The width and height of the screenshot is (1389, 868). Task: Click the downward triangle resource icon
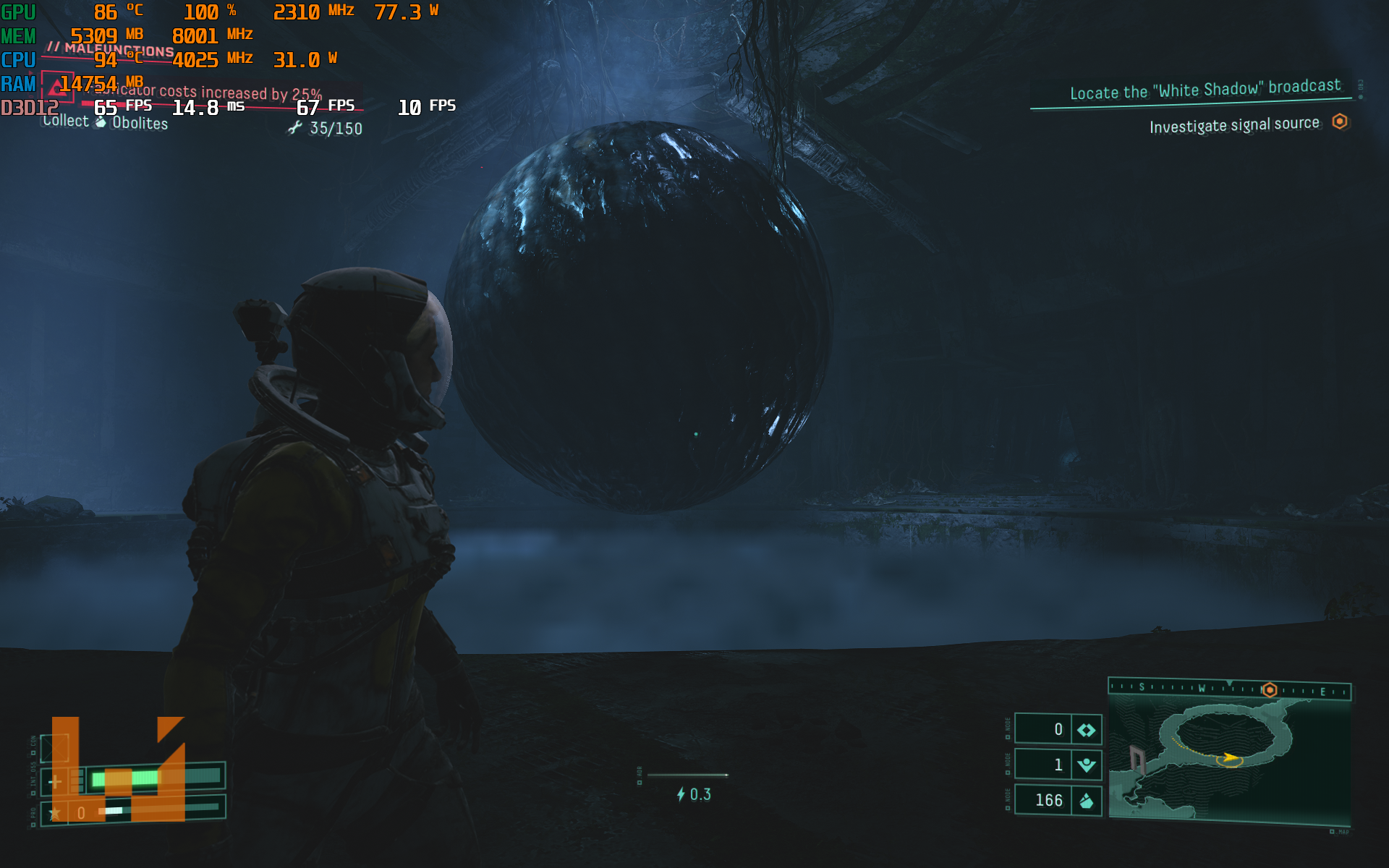click(1087, 765)
